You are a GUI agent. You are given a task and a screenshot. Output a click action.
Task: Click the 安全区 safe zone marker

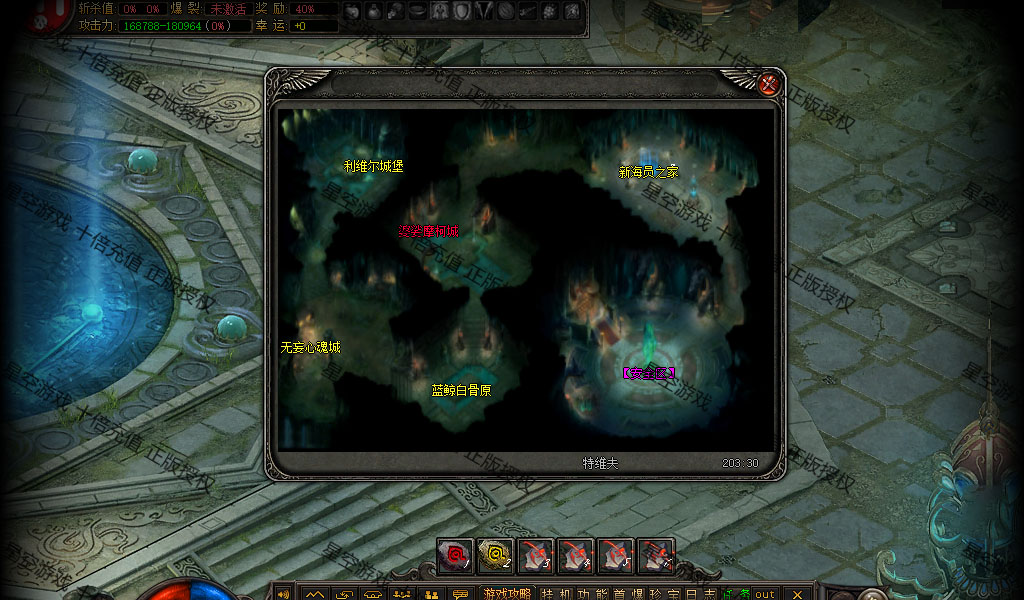pos(649,373)
